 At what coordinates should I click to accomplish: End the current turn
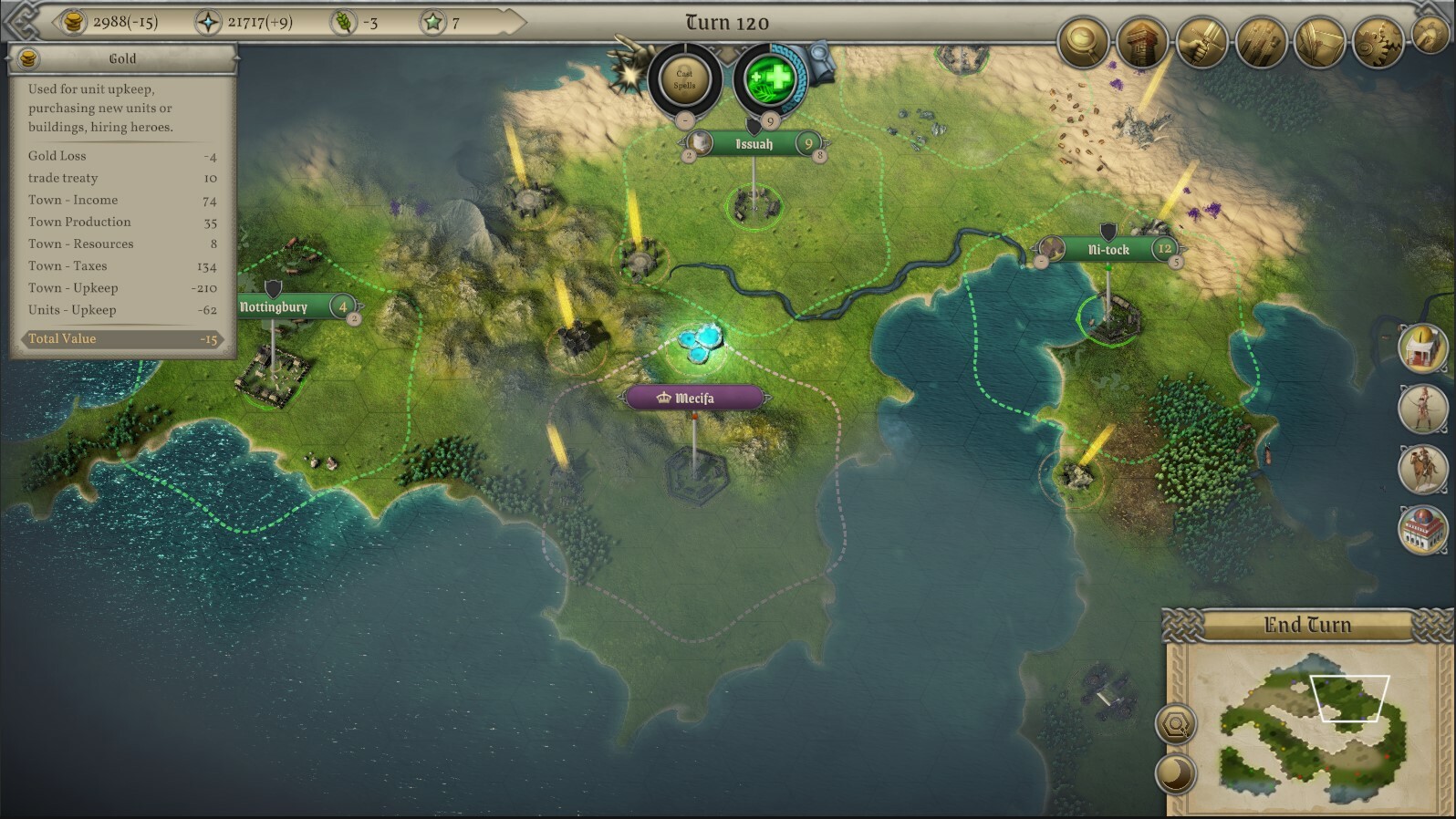(x=1306, y=626)
